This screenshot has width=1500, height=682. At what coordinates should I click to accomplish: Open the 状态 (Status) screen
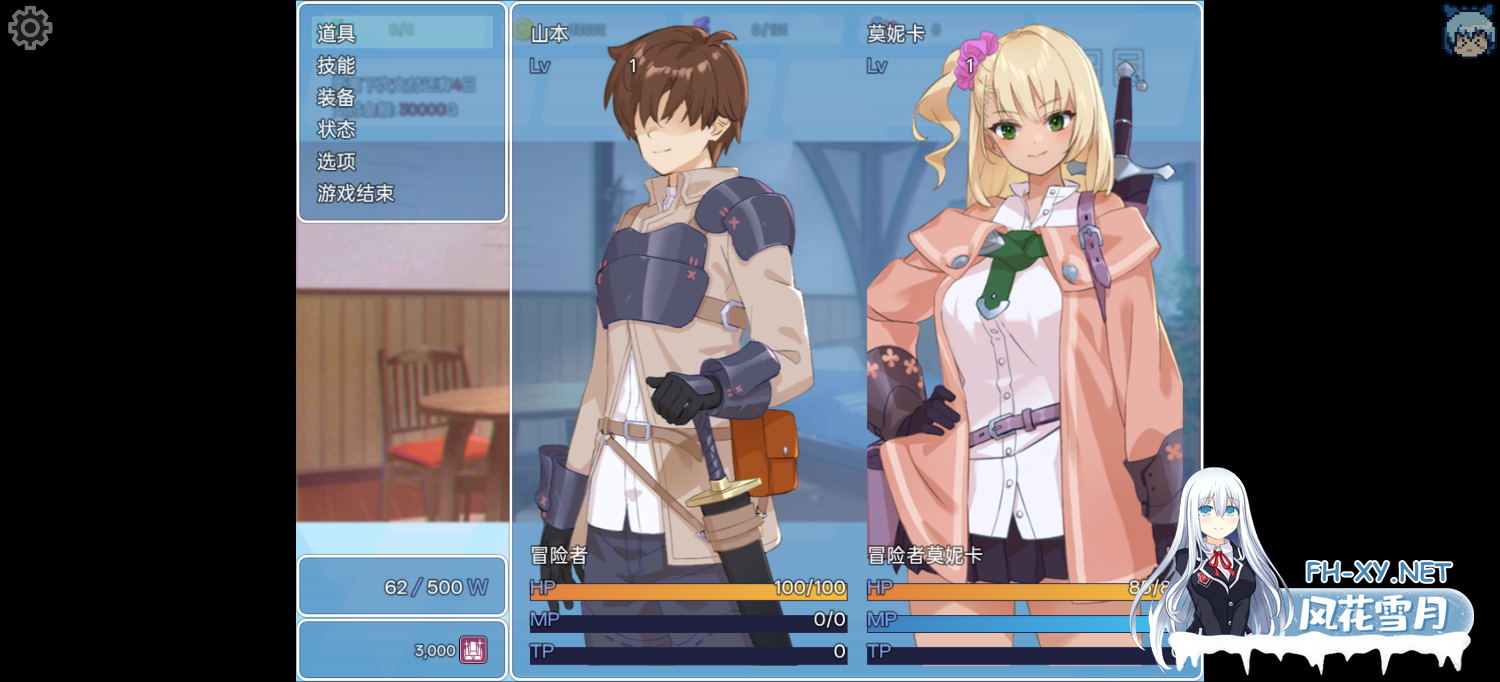337,129
